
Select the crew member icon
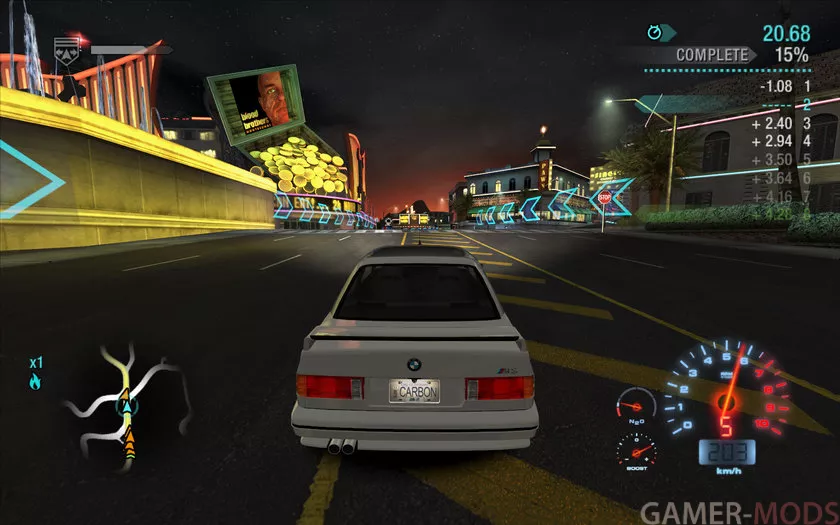67,52
